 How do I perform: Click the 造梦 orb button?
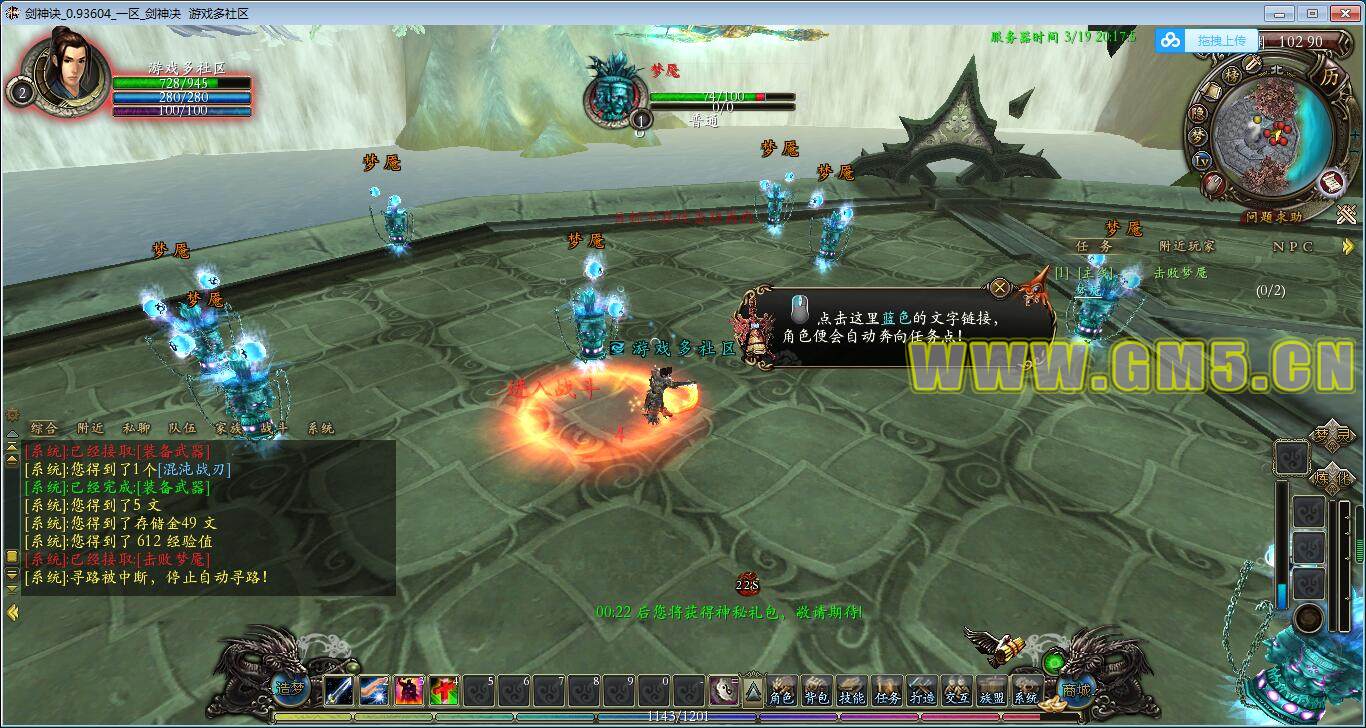click(289, 688)
